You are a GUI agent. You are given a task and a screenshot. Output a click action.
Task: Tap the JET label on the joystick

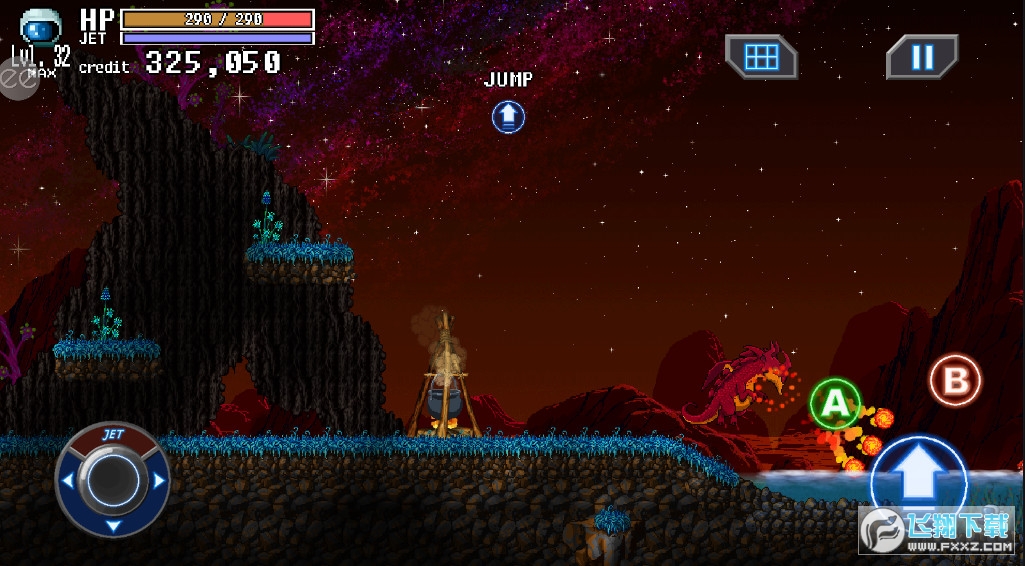[x=112, y=436]
